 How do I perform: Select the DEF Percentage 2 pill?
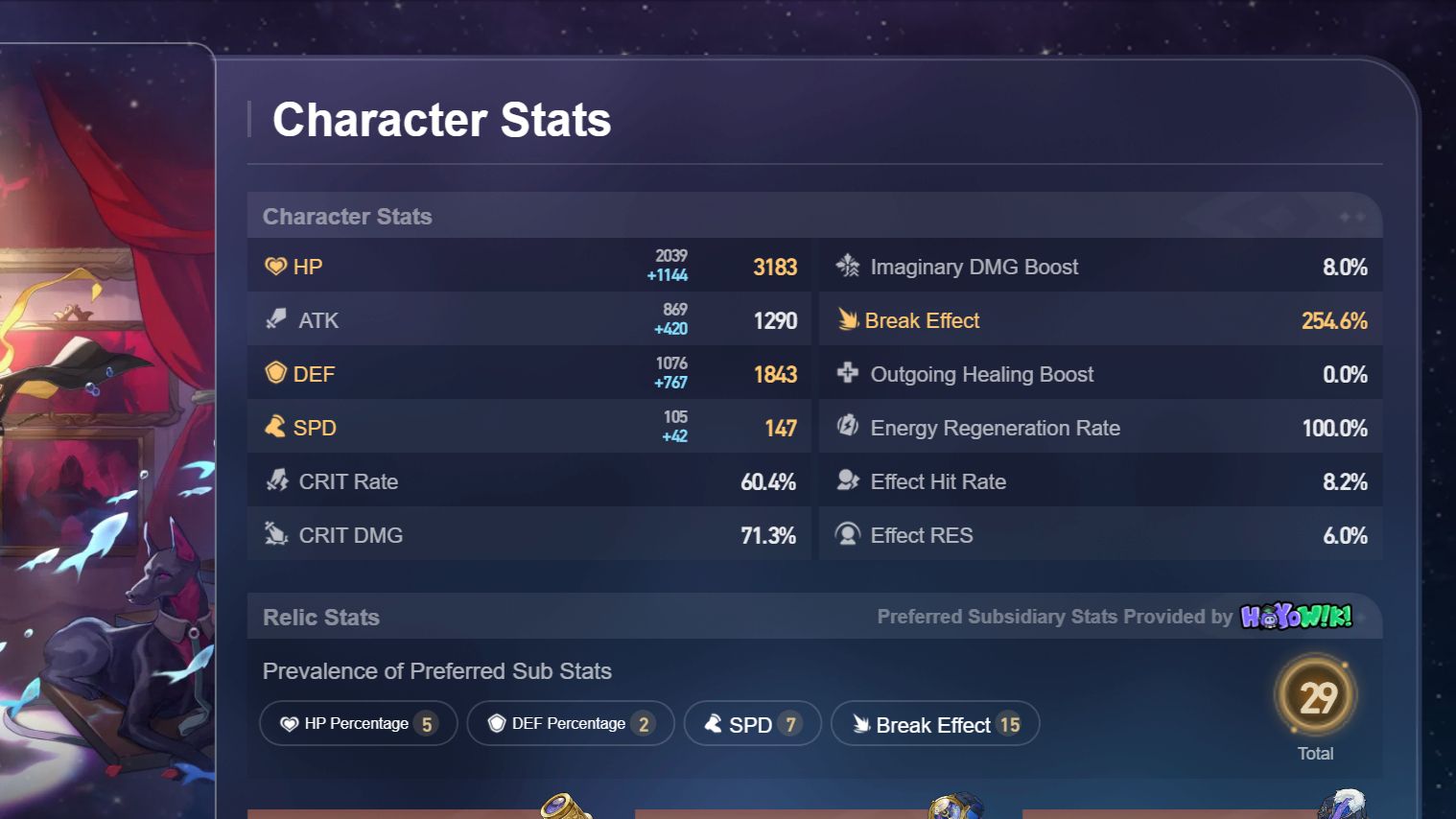(570, 723)
